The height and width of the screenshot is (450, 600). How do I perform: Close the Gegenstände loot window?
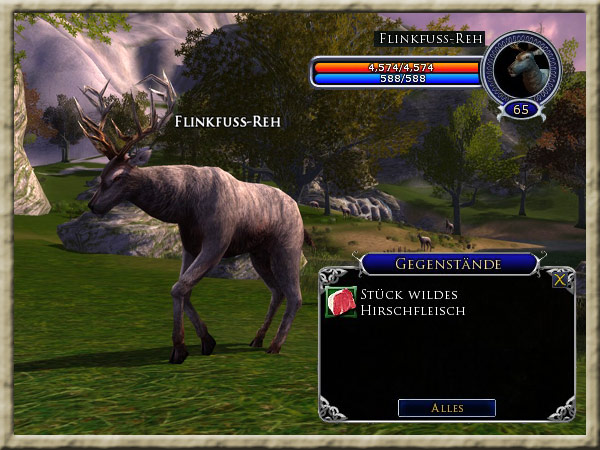point(561,281)
